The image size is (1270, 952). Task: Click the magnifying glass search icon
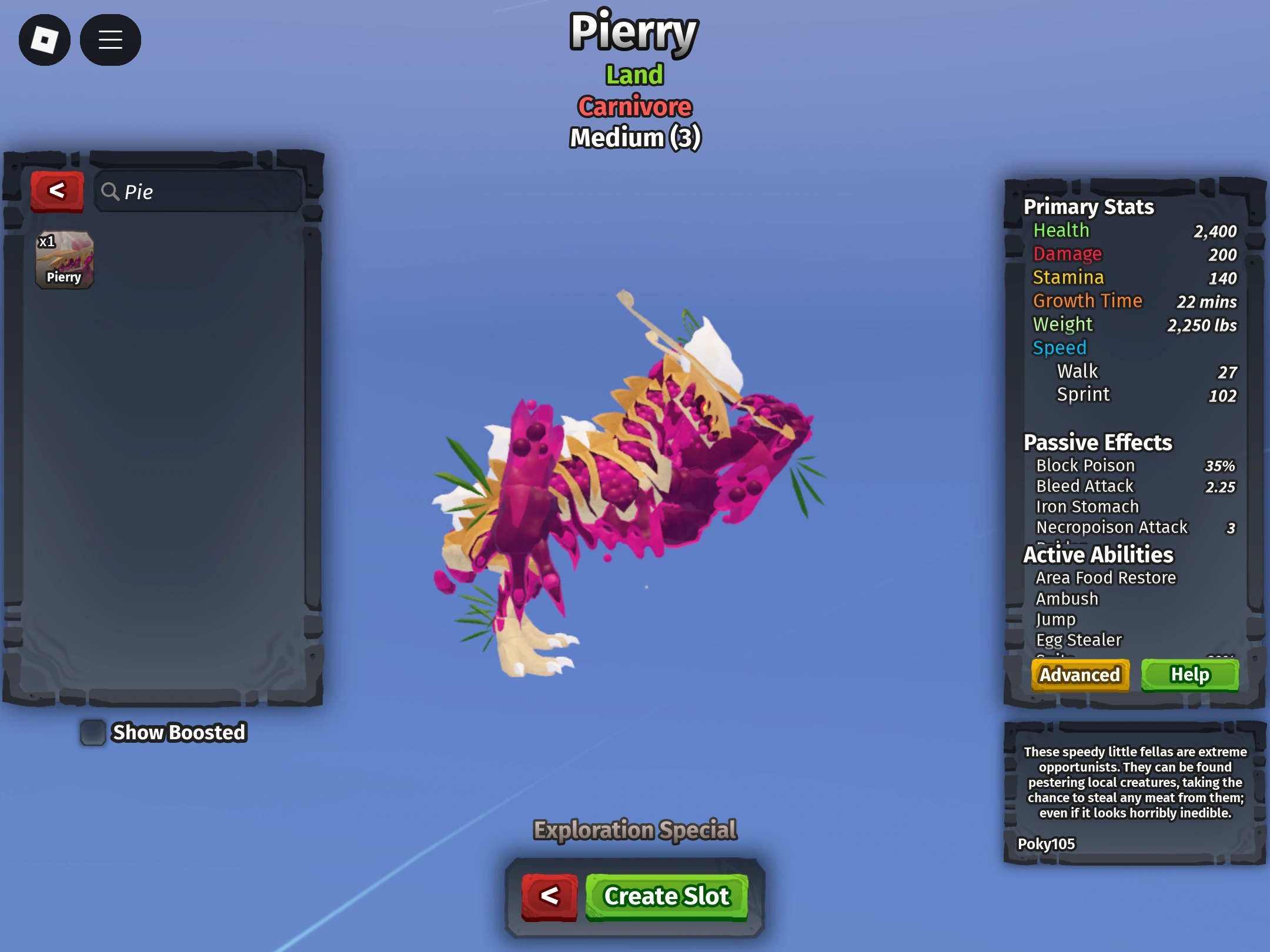pyautogui.click(x=112, y=192)
